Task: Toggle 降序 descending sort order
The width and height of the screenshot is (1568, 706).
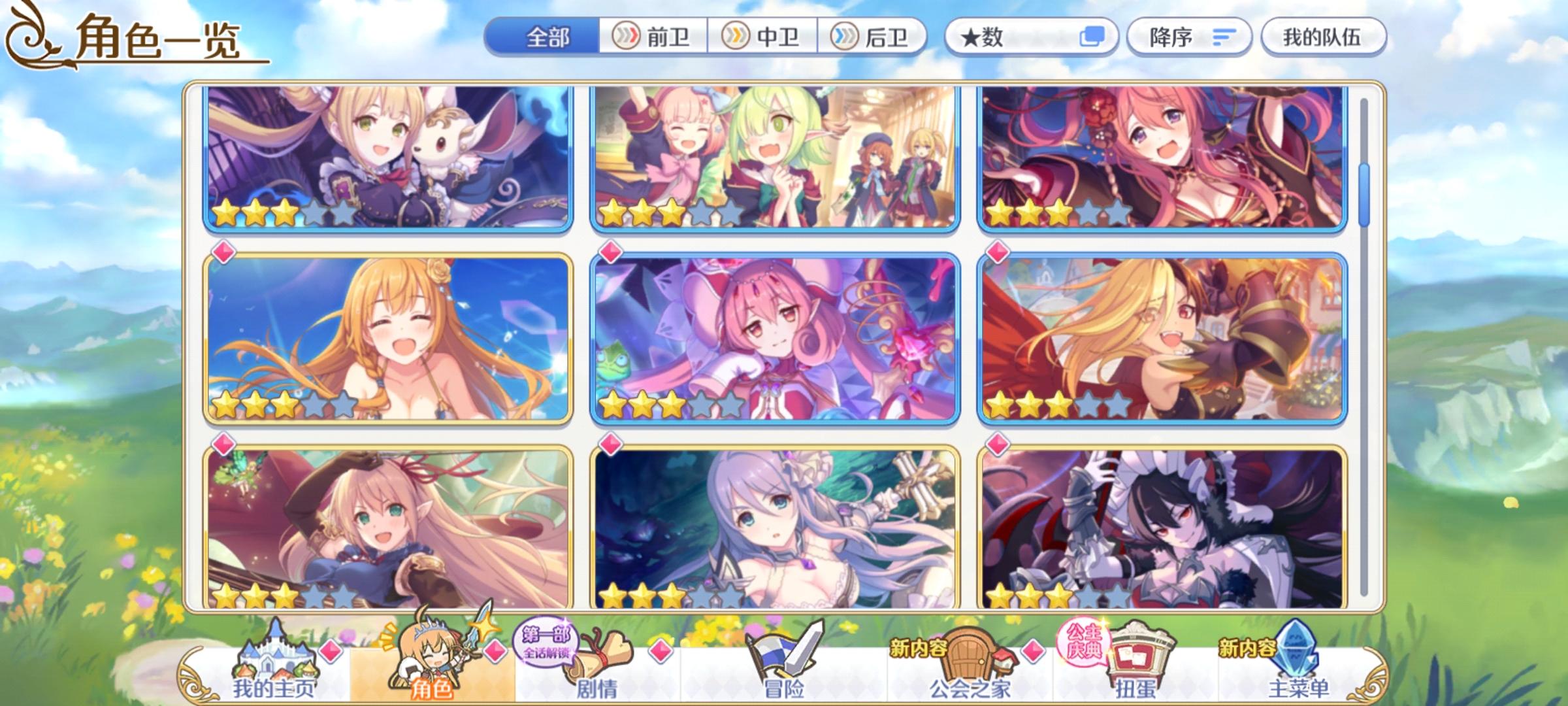Action: point(1189,37)
